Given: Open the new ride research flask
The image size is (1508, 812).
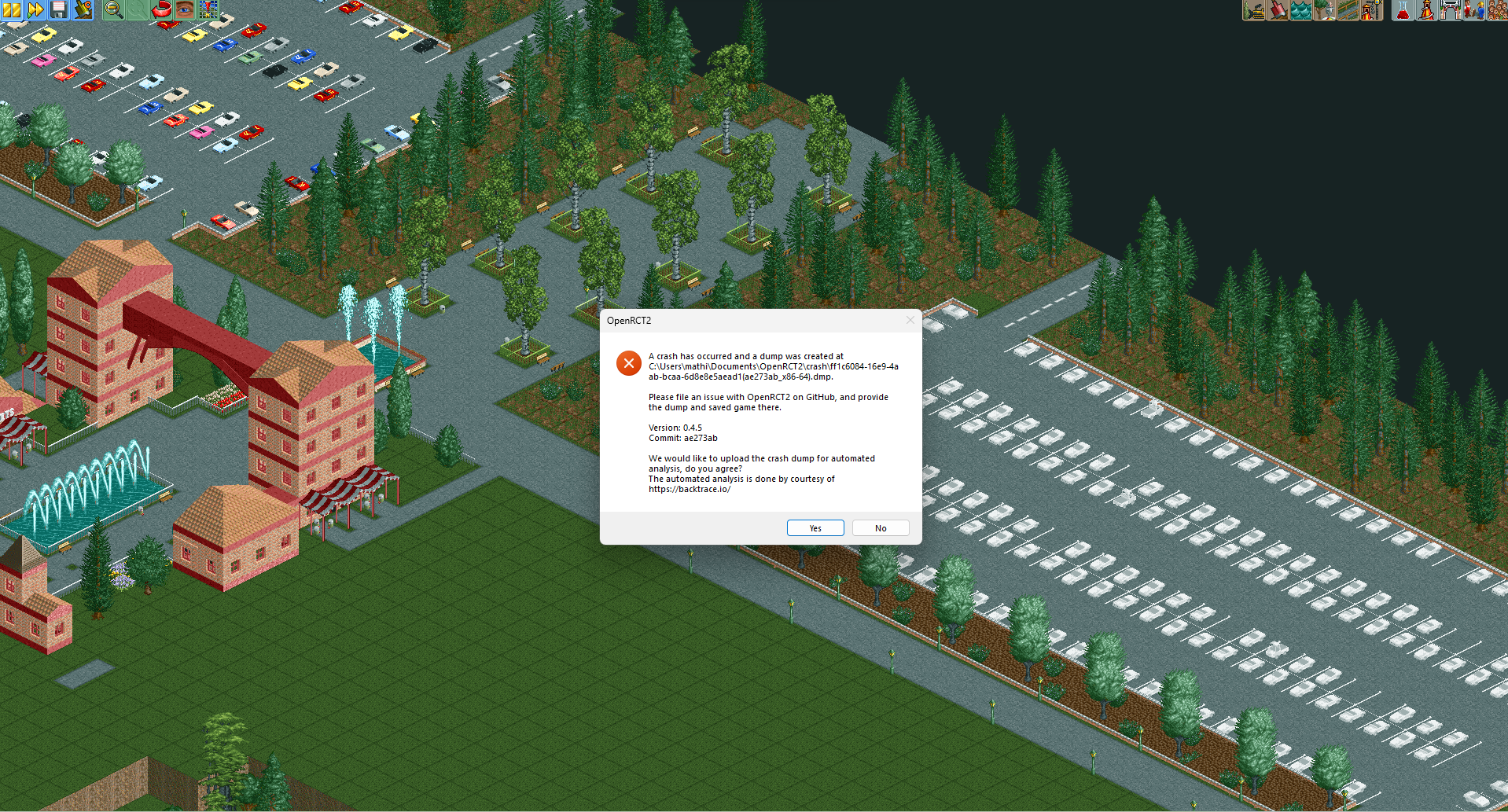Looking at the screenshot, I should [1403, 10].
